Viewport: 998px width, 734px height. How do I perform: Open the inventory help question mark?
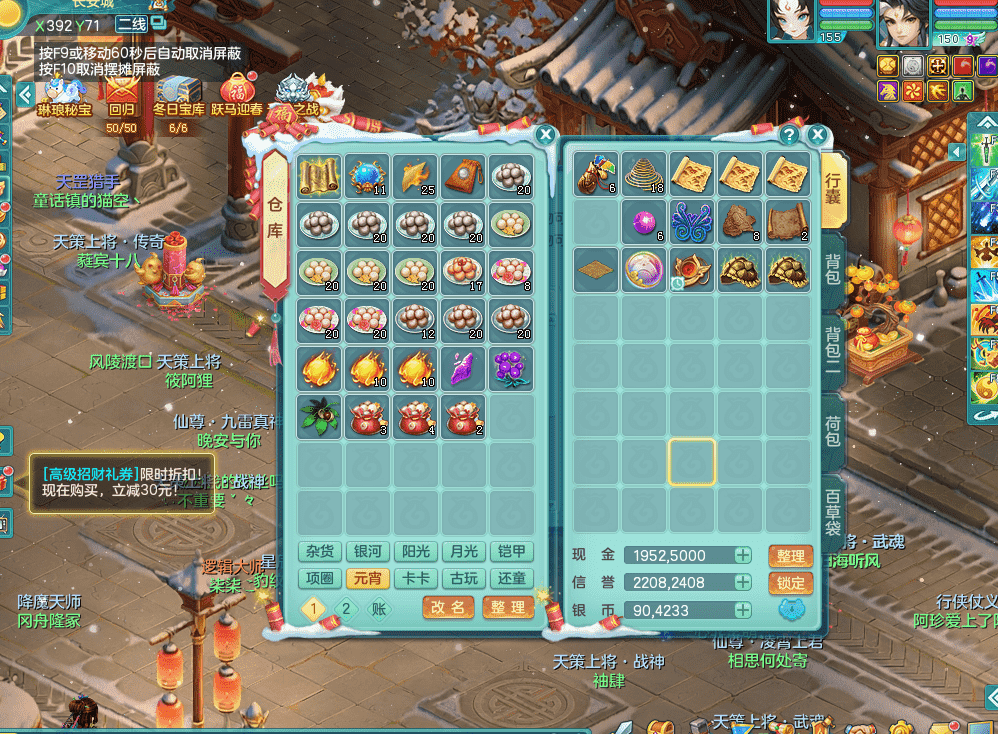[789, 135]
